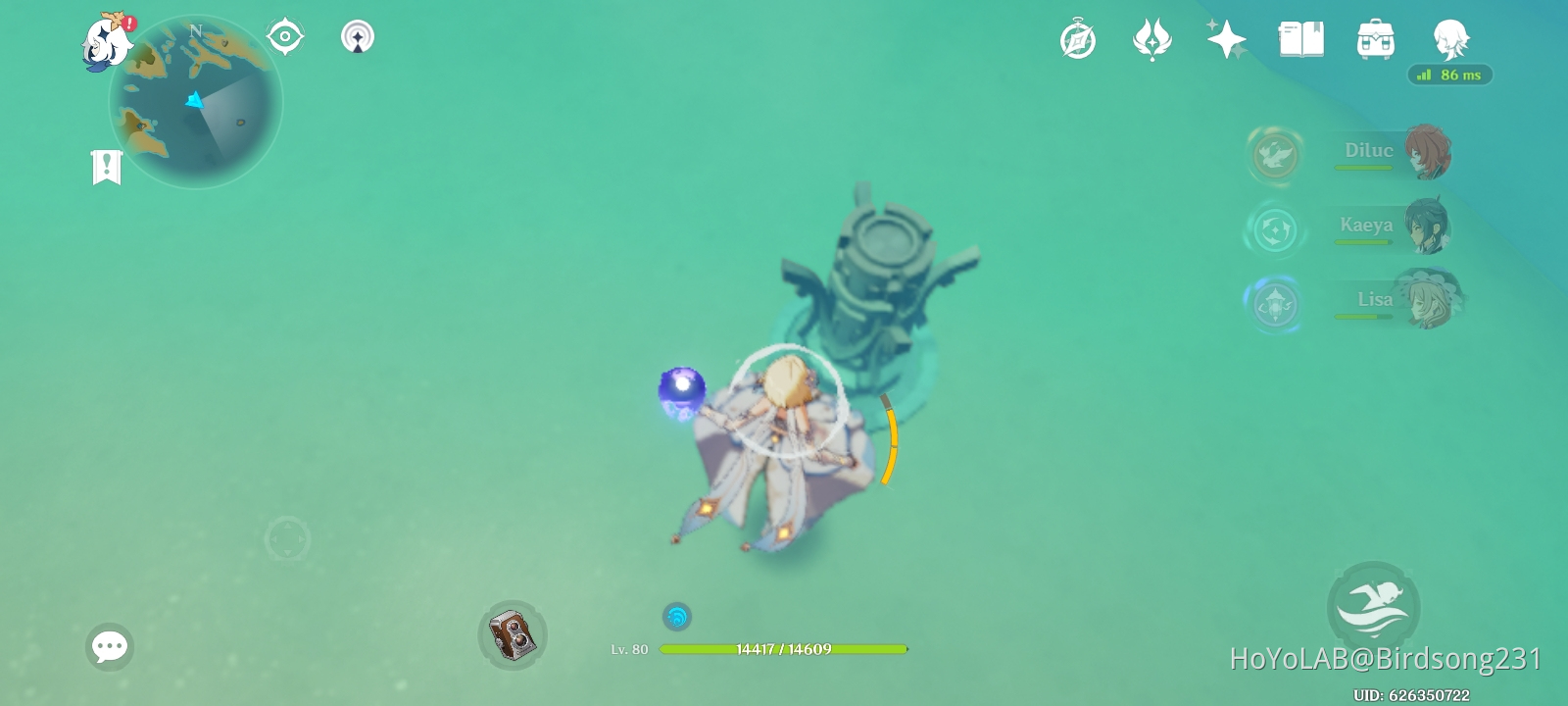Tap the broadcast signal icon beside Elemental Sight
Viewport: 1568px width, 706px height.
click(358, 36)
